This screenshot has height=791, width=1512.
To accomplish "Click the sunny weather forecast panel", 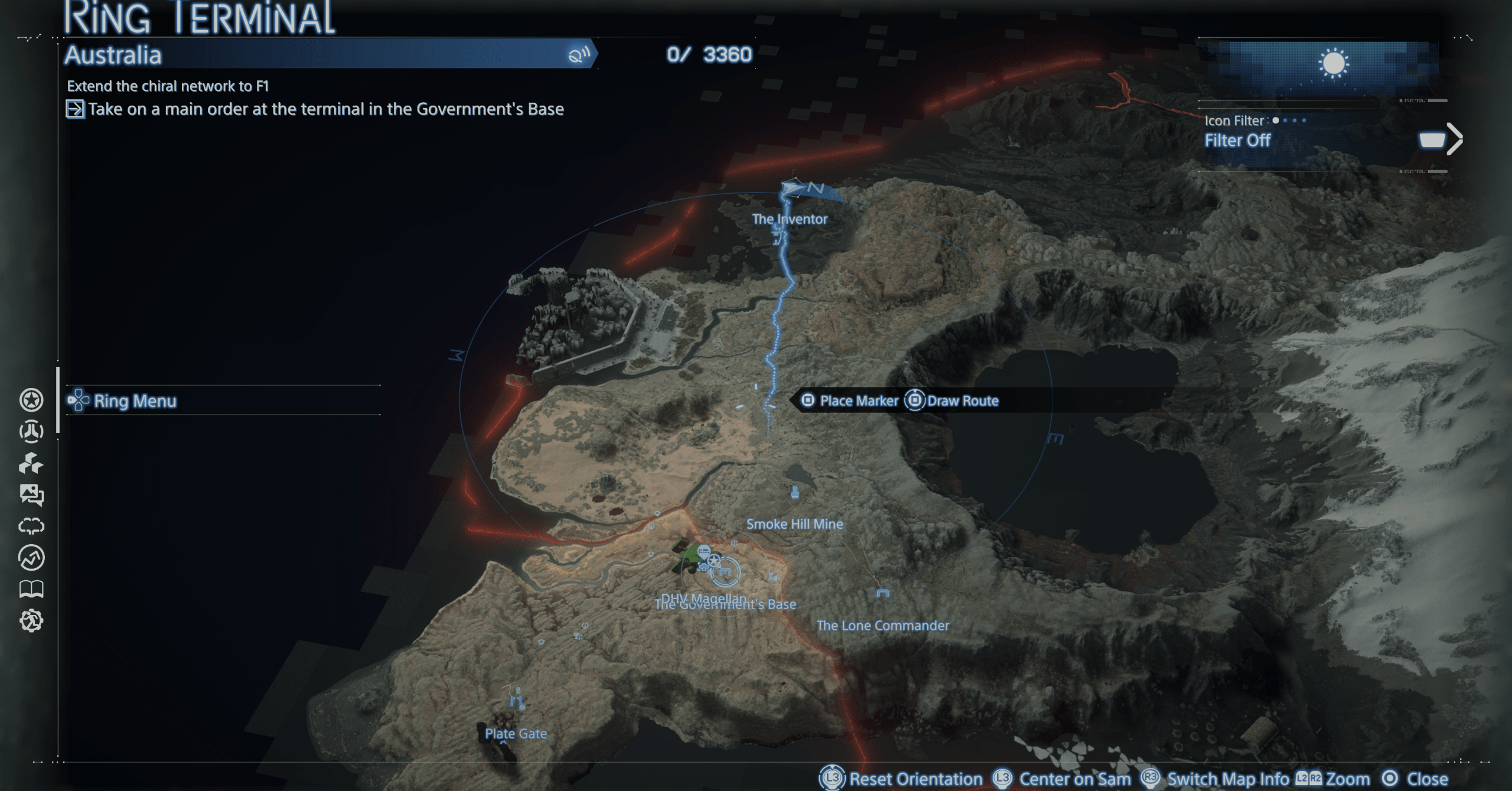I will 1332,64.
